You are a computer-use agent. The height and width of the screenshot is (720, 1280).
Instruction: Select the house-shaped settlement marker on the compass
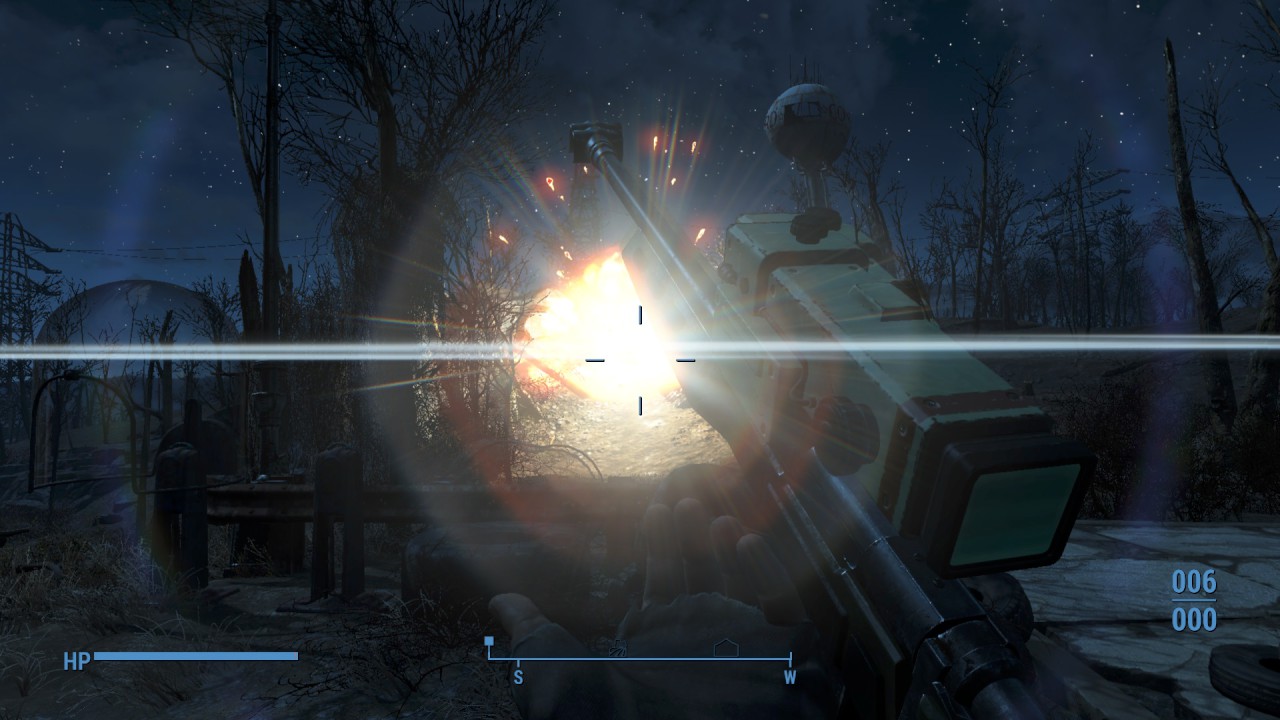[x=725, y=647]
